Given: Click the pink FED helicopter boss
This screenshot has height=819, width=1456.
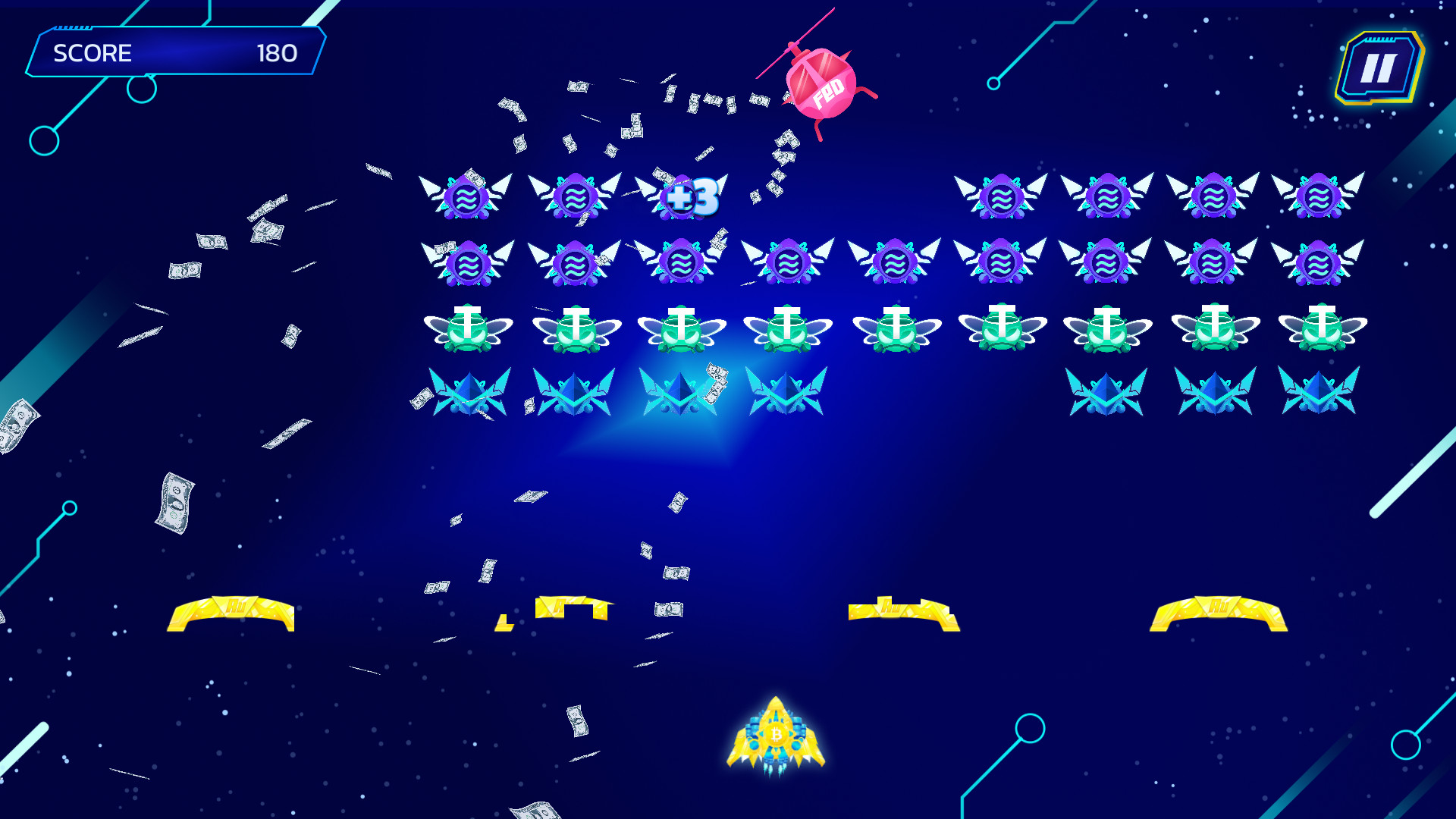Looking at the screenshot, I should pos(821,83).
